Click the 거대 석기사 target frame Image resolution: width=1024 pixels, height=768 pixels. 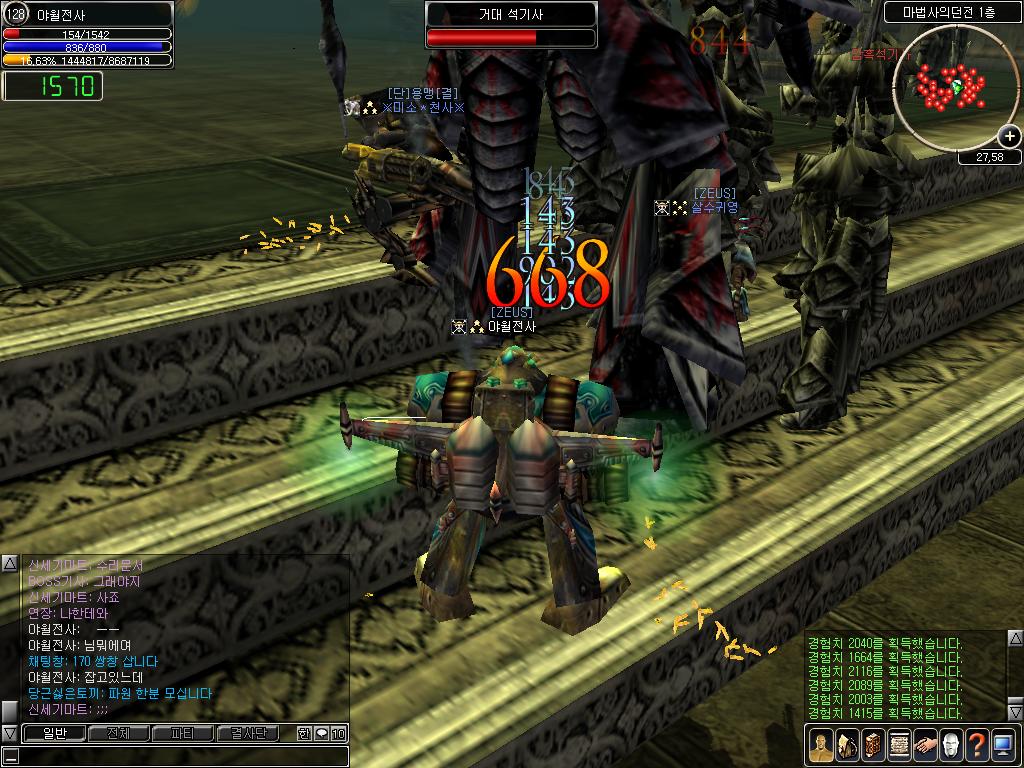[x=511, y=26]
